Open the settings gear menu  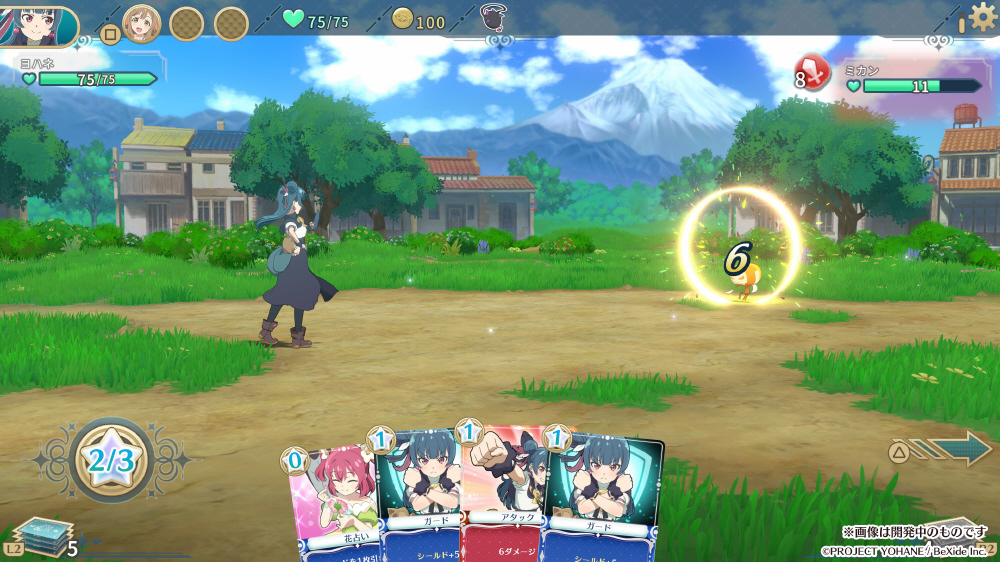[983, 17]
